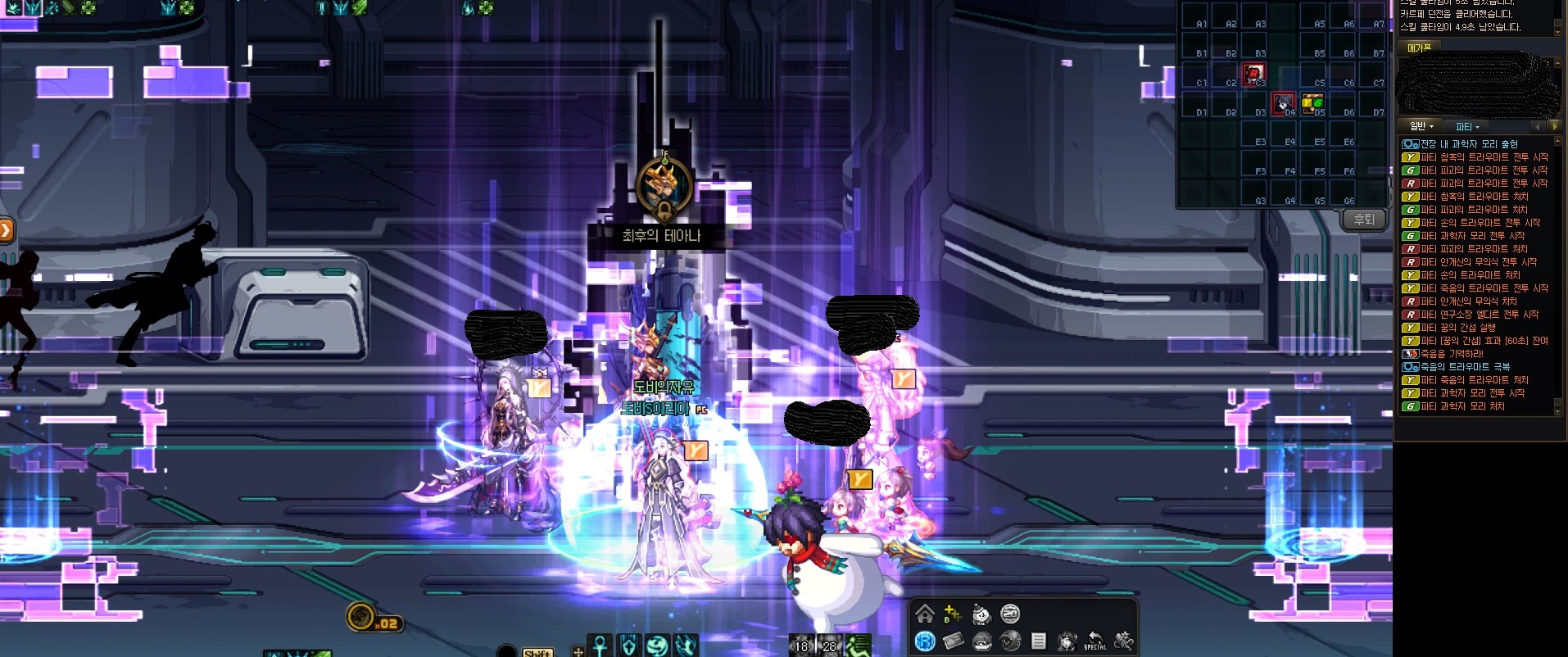Select the Y and G party marker on D5
Viewport: 1568px width, 657px height.
(1312, 102)
